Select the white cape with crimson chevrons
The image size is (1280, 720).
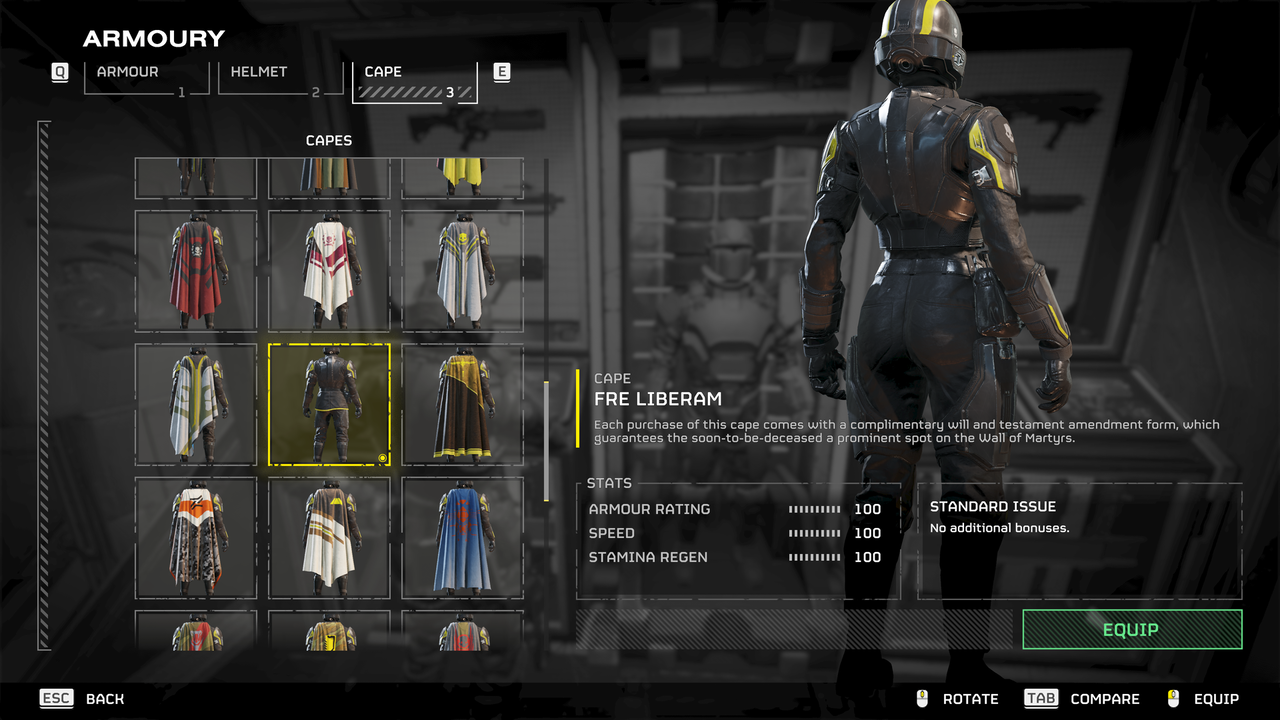click(x=329, y=270)
